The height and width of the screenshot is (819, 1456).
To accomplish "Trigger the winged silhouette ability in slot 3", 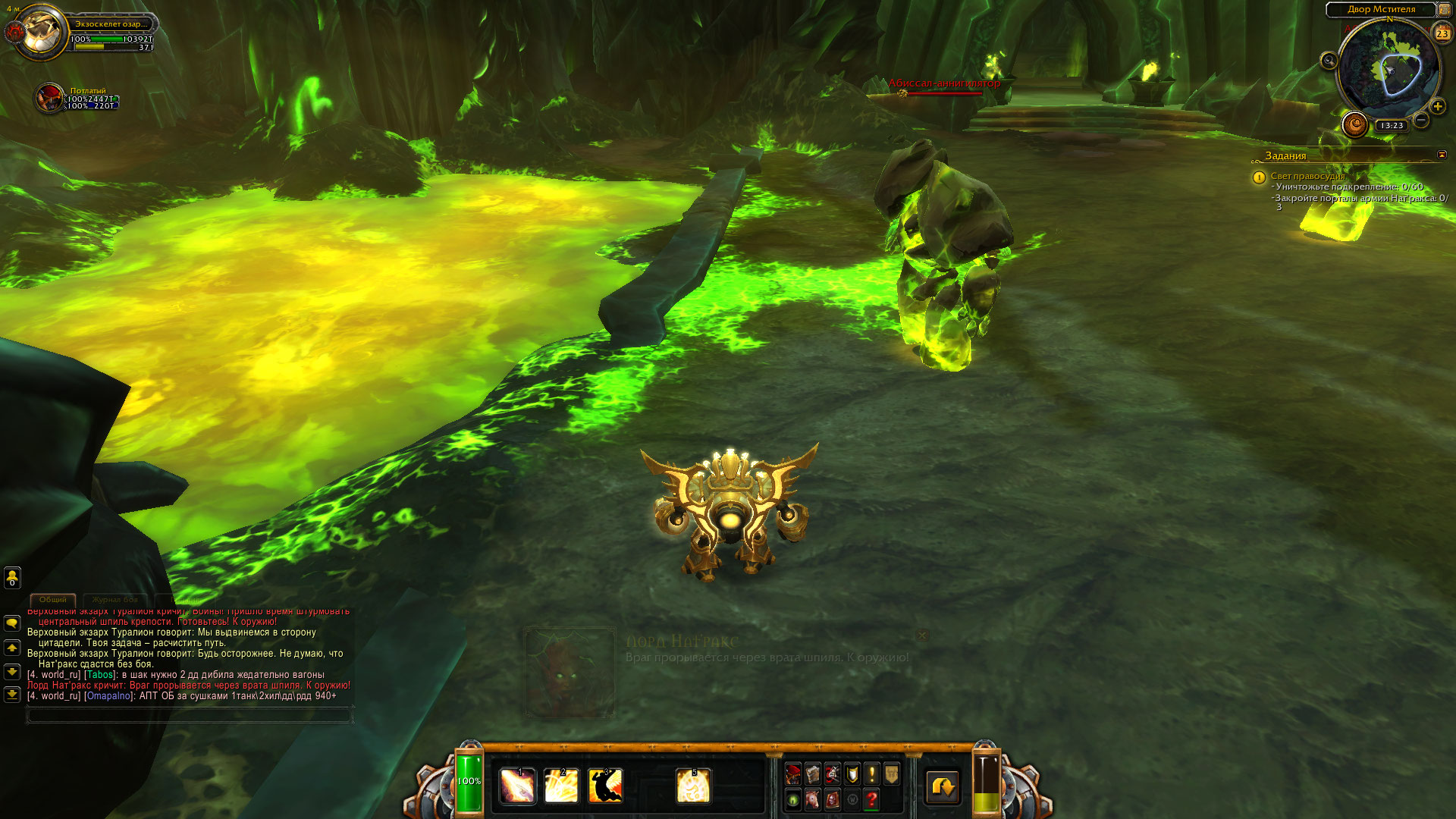I will (x=605, y=786).
